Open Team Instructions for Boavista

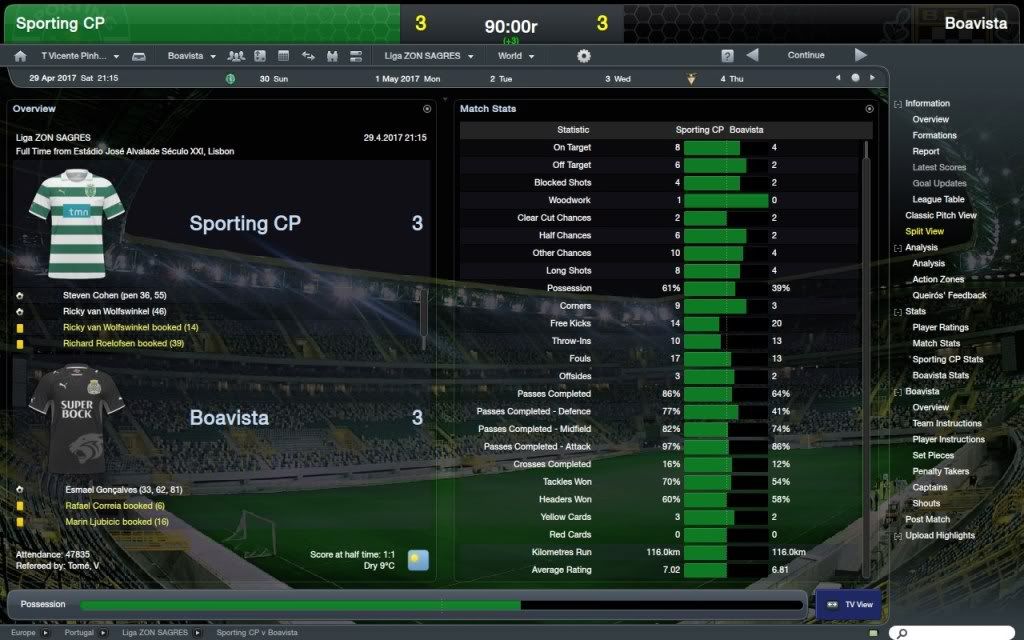(946, 423)
